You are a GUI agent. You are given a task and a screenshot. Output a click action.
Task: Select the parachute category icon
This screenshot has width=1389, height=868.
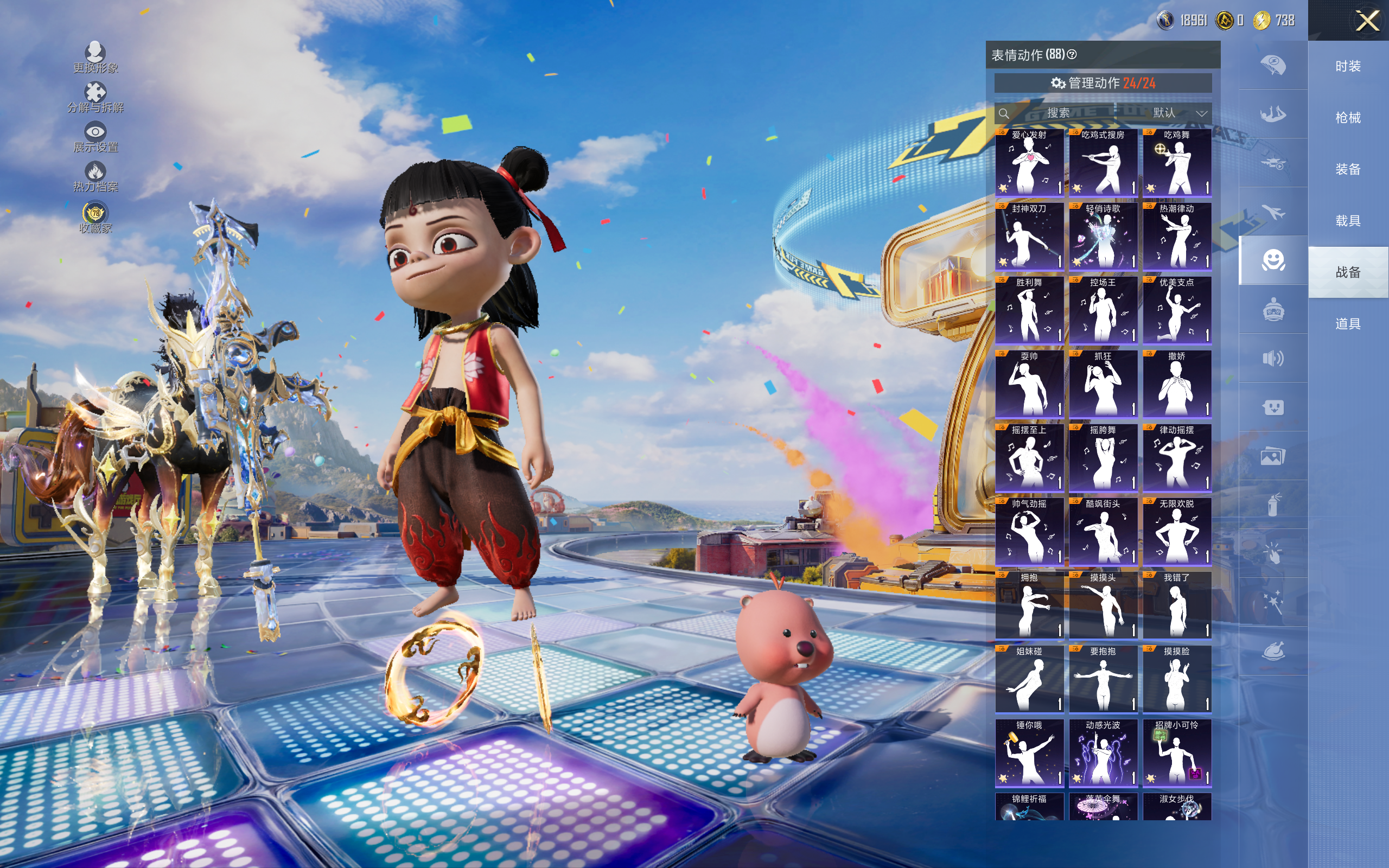(x=1272, y=65)
